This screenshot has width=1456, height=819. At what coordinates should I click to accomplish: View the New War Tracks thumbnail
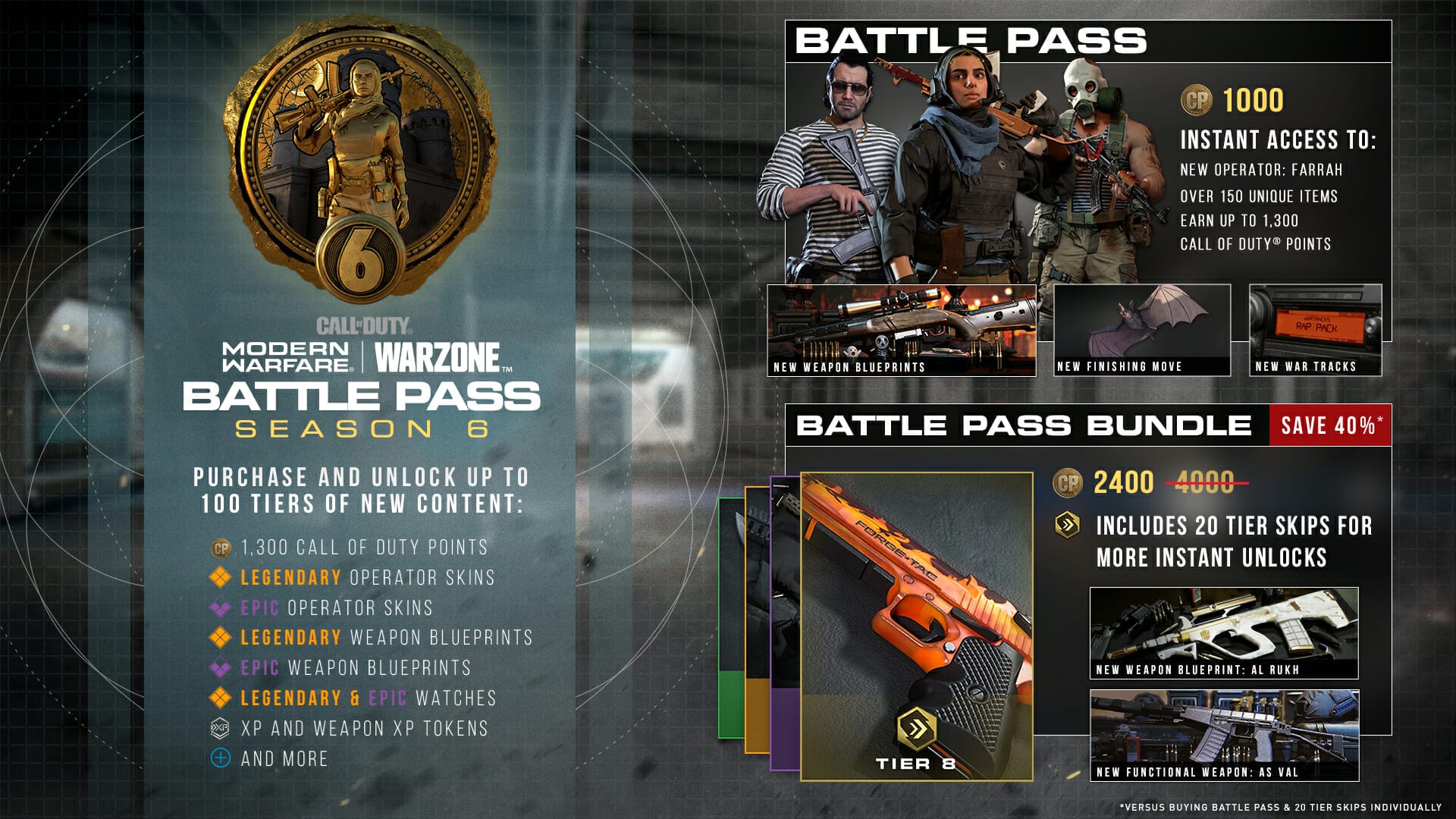[1315, 330]
